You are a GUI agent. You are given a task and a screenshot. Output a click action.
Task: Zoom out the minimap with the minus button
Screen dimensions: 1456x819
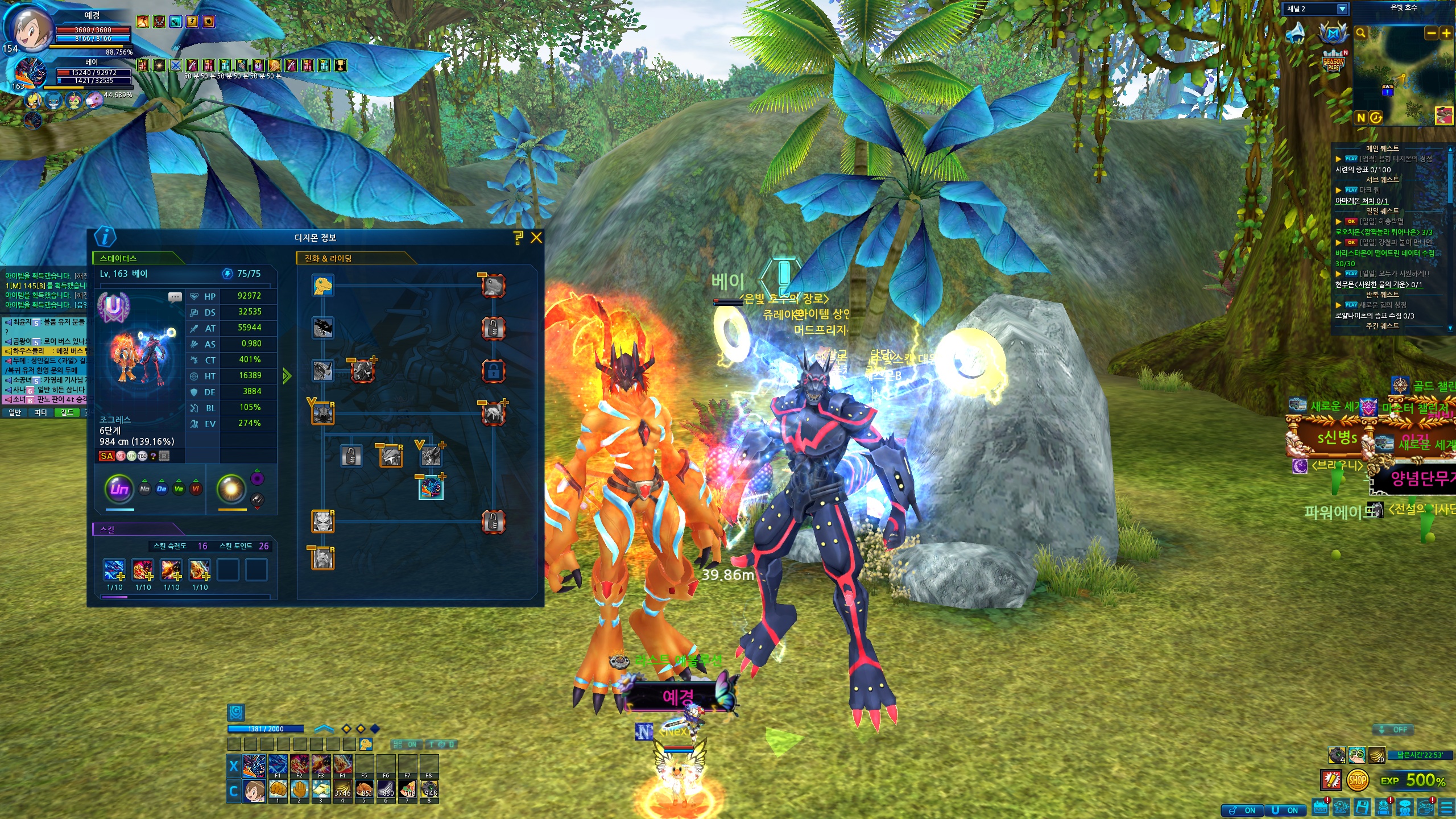1431,34
